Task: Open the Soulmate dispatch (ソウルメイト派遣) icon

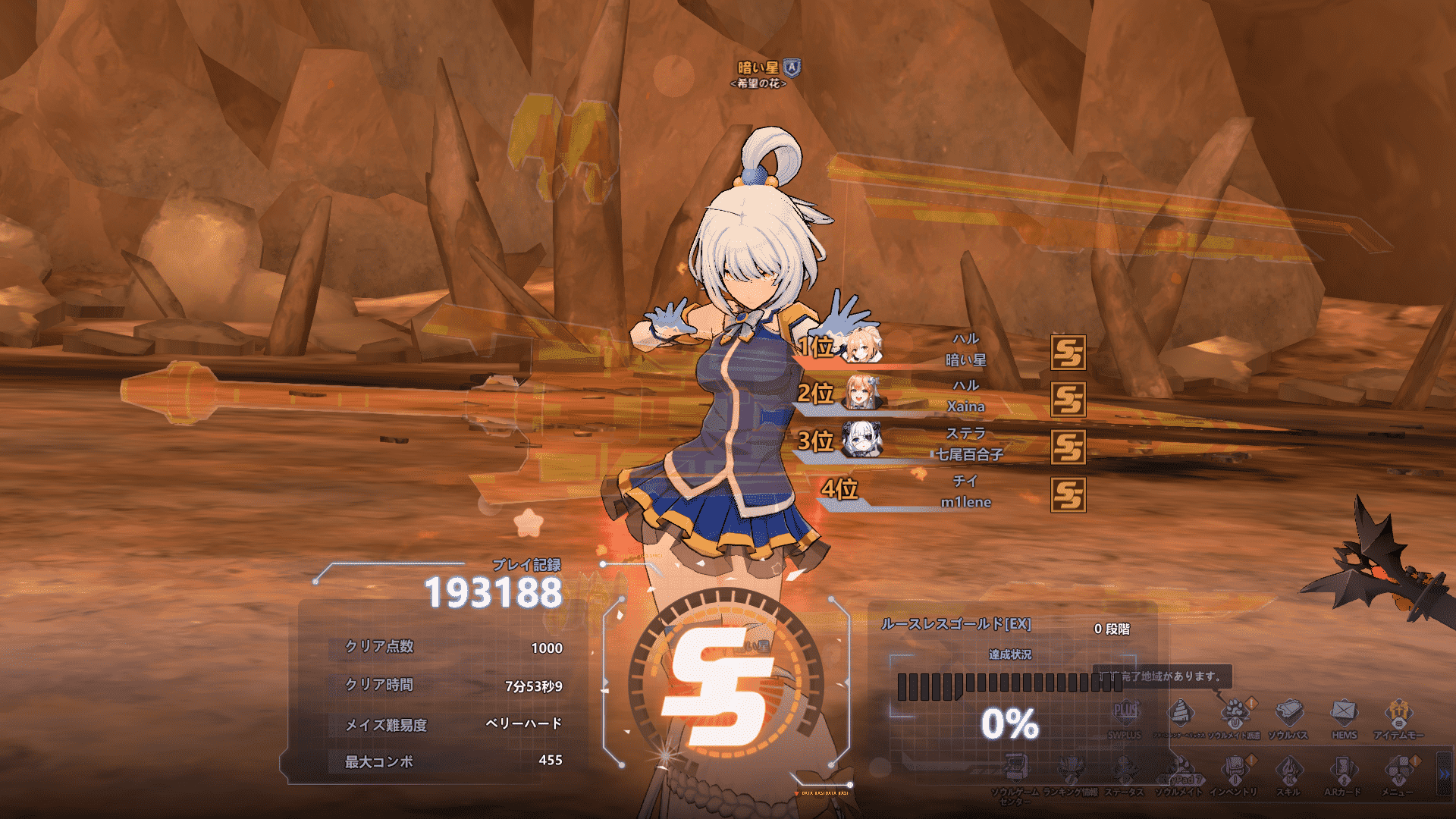Action: click(1234, 714)
